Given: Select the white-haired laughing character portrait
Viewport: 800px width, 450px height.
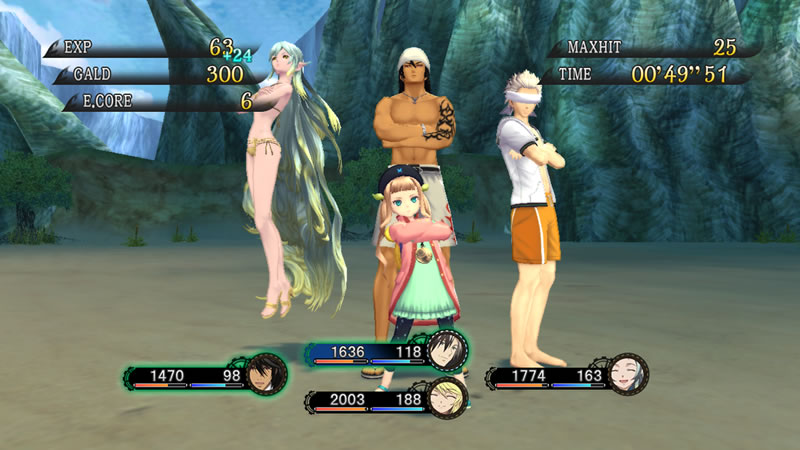Looking at the screenshot, I should [x=627, y=375].
